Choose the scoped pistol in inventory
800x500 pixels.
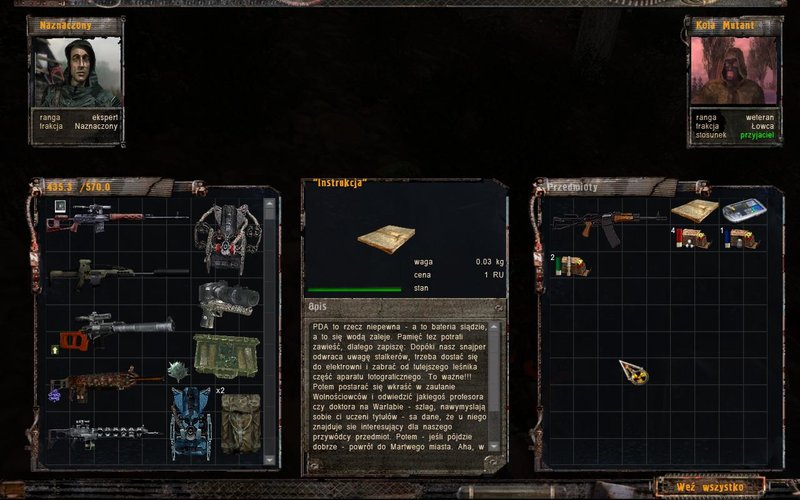click(228, 299)
